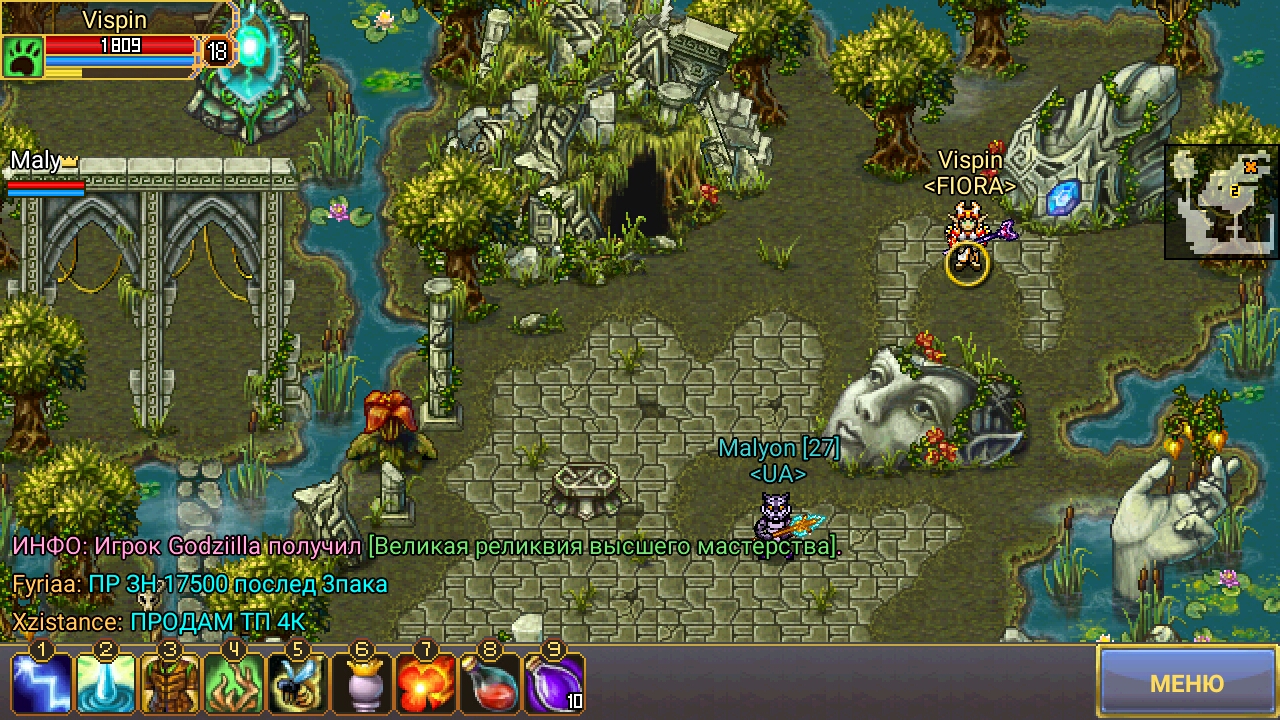The width and height of the screenshot is (1280, 720).
Task: Use the purple vase item slot
Action: tap(362, 683)
